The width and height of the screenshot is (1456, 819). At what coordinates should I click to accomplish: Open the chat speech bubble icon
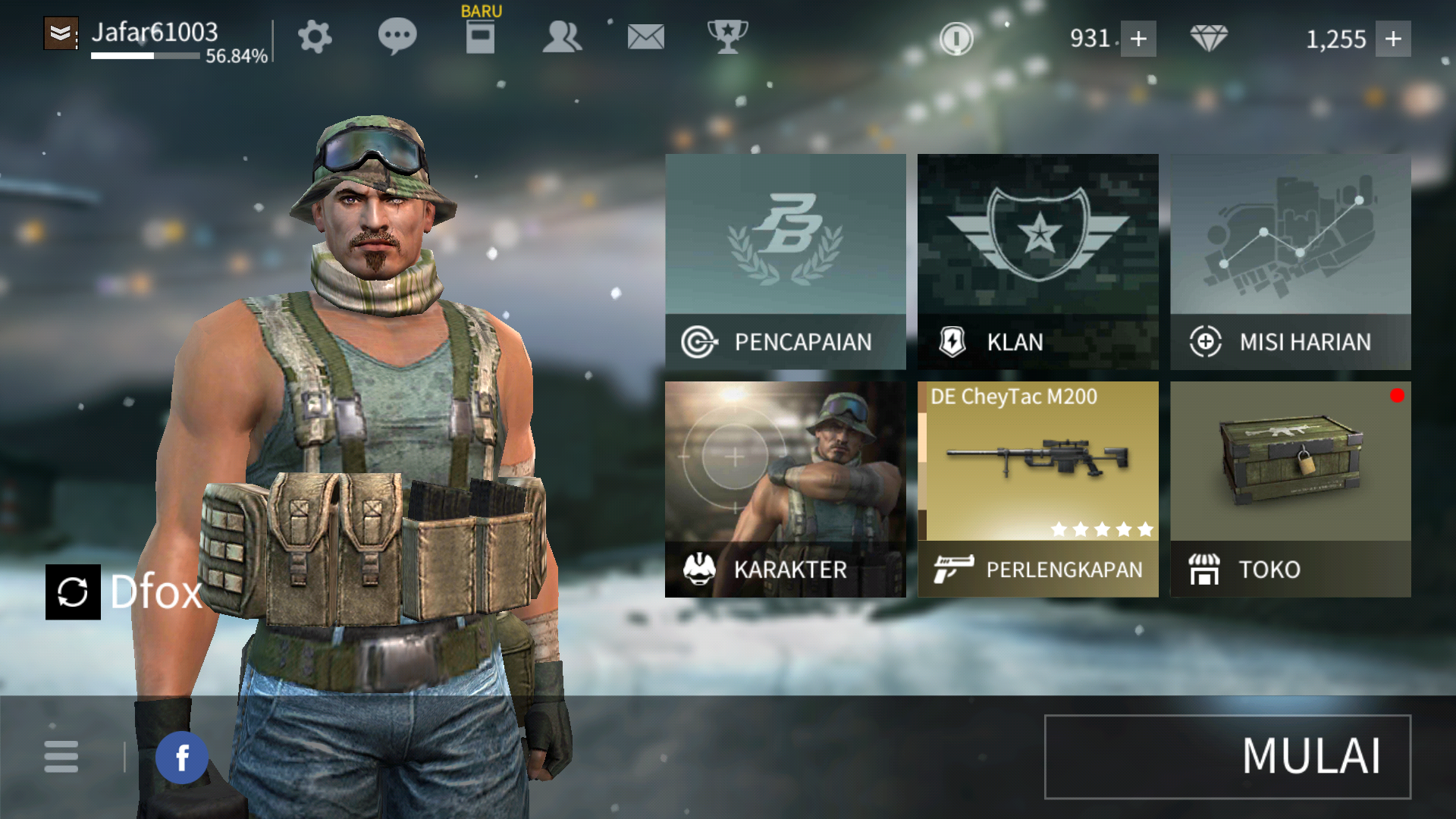pyautogui.click(x=397, y=36)
